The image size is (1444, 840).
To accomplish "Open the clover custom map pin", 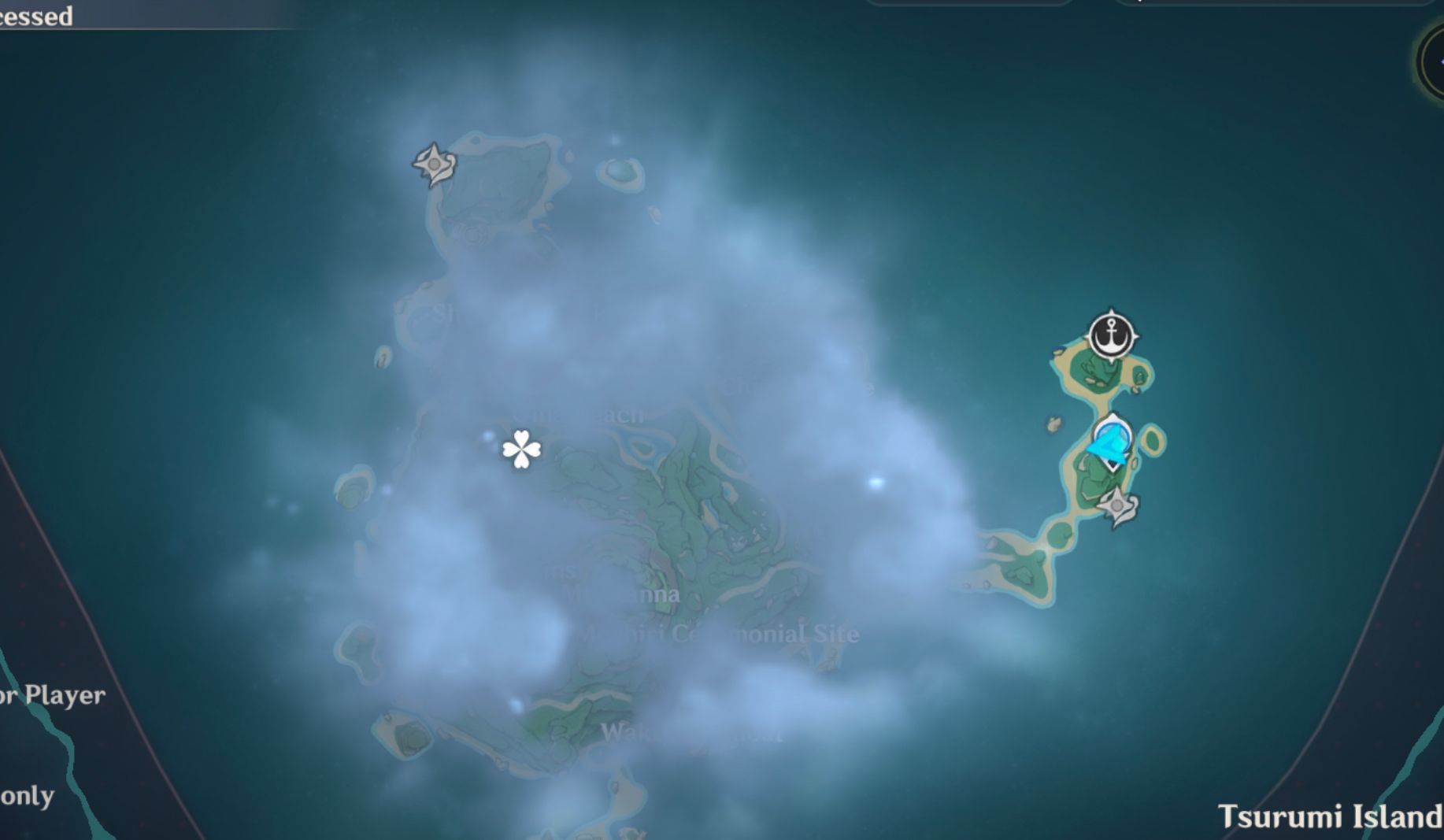I will 521,450.
